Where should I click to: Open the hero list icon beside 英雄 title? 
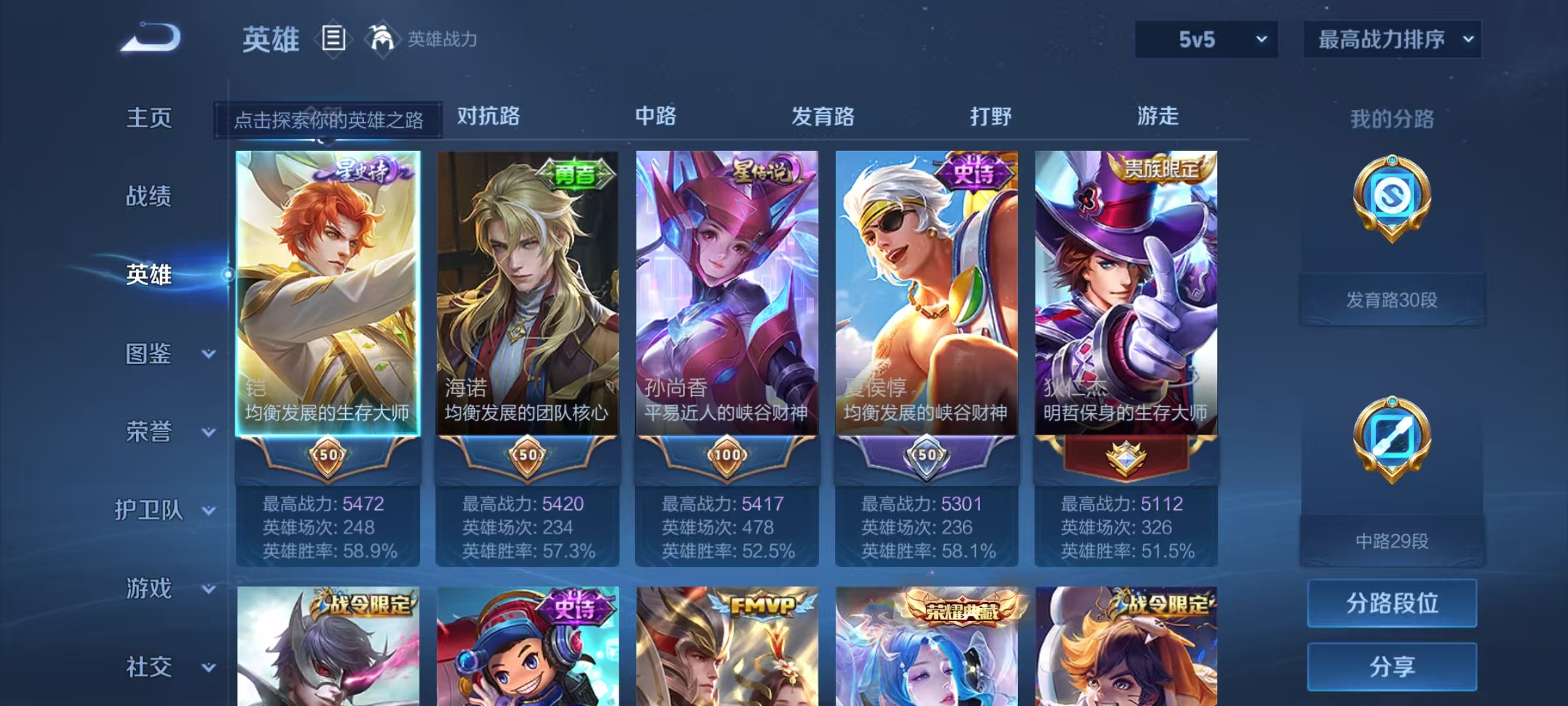(x=335, y=38)
